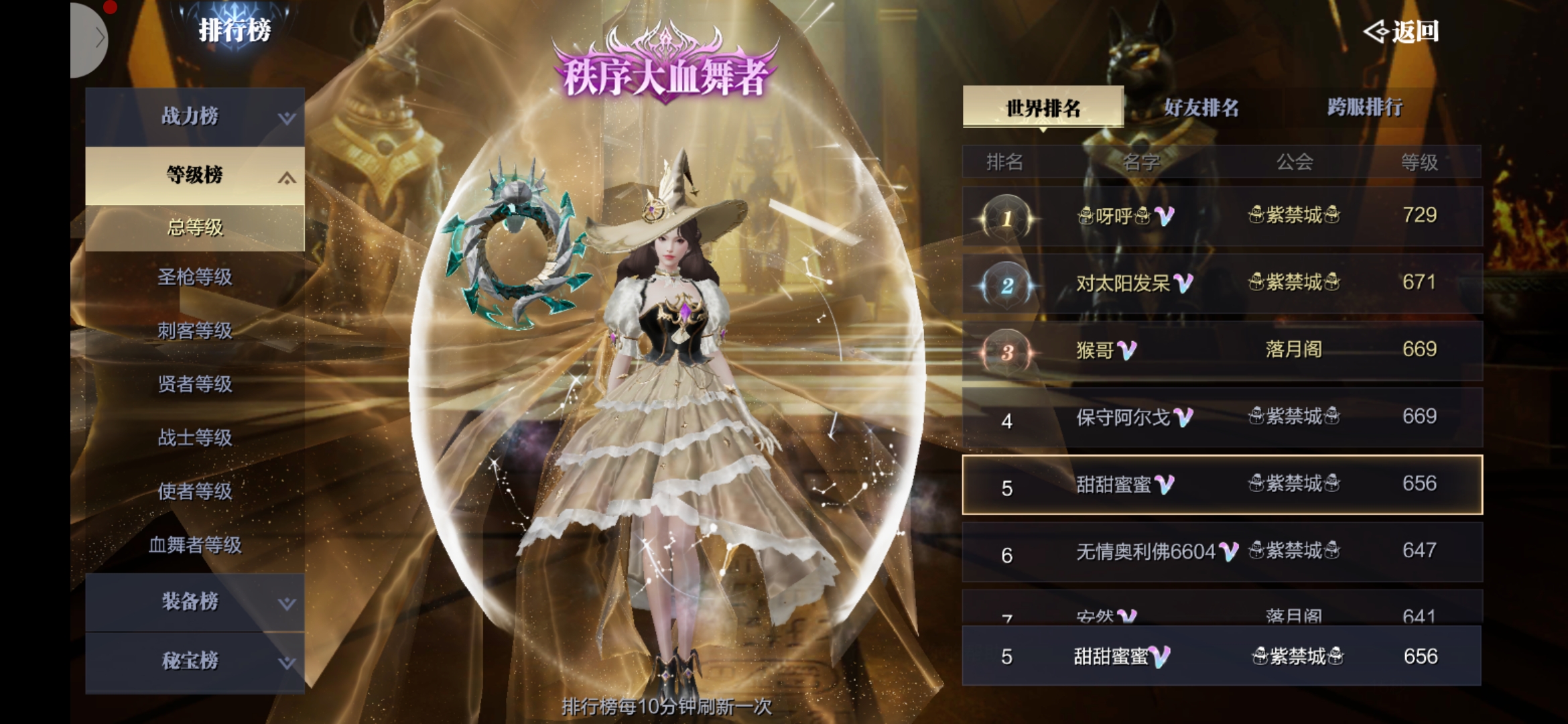Viewport: 1568px width, 724px height.
Task: Open the 跨服排行 tab
Action: coord(1364,107)
